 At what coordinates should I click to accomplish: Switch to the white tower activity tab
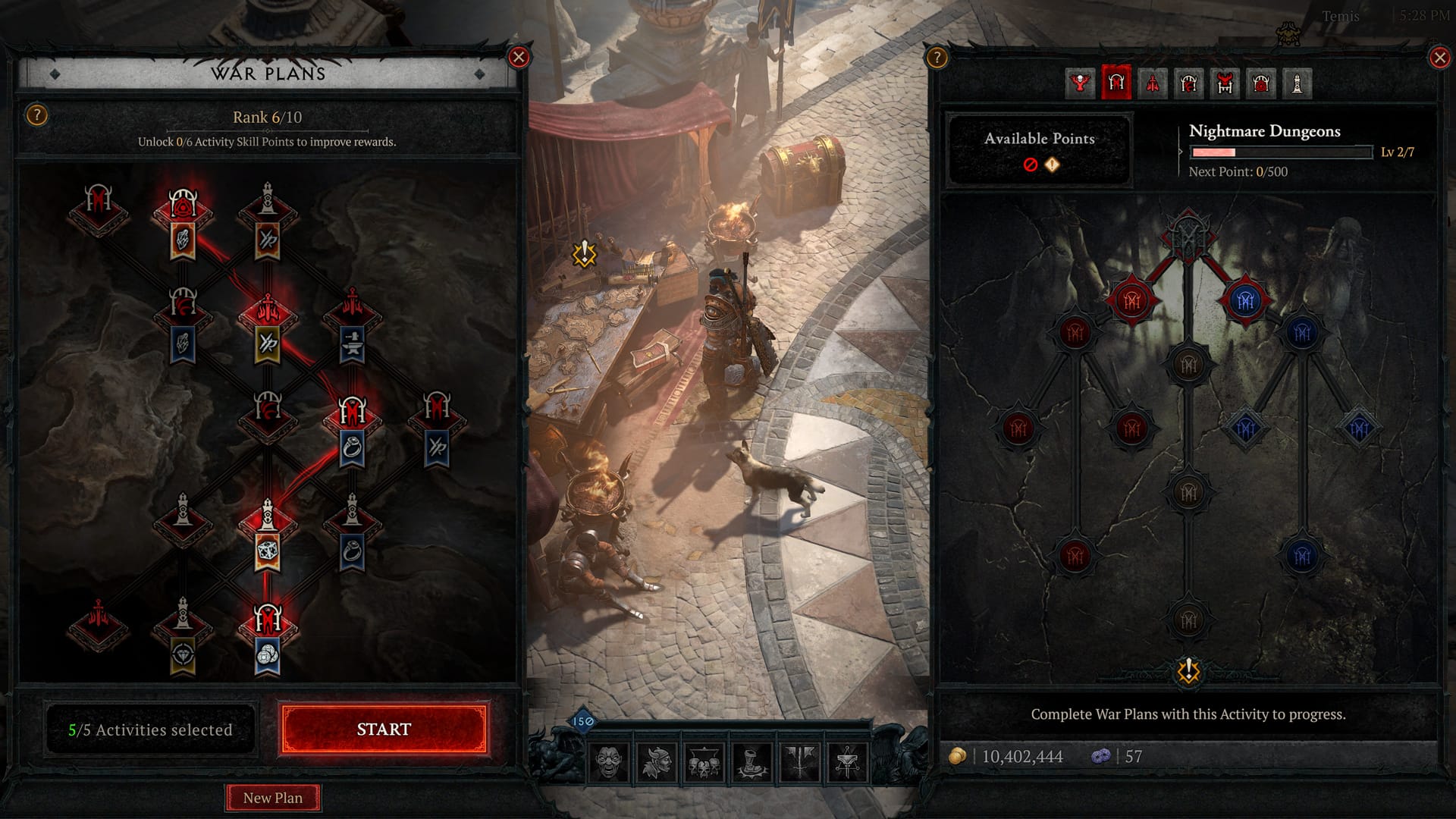pos(1298,83)
